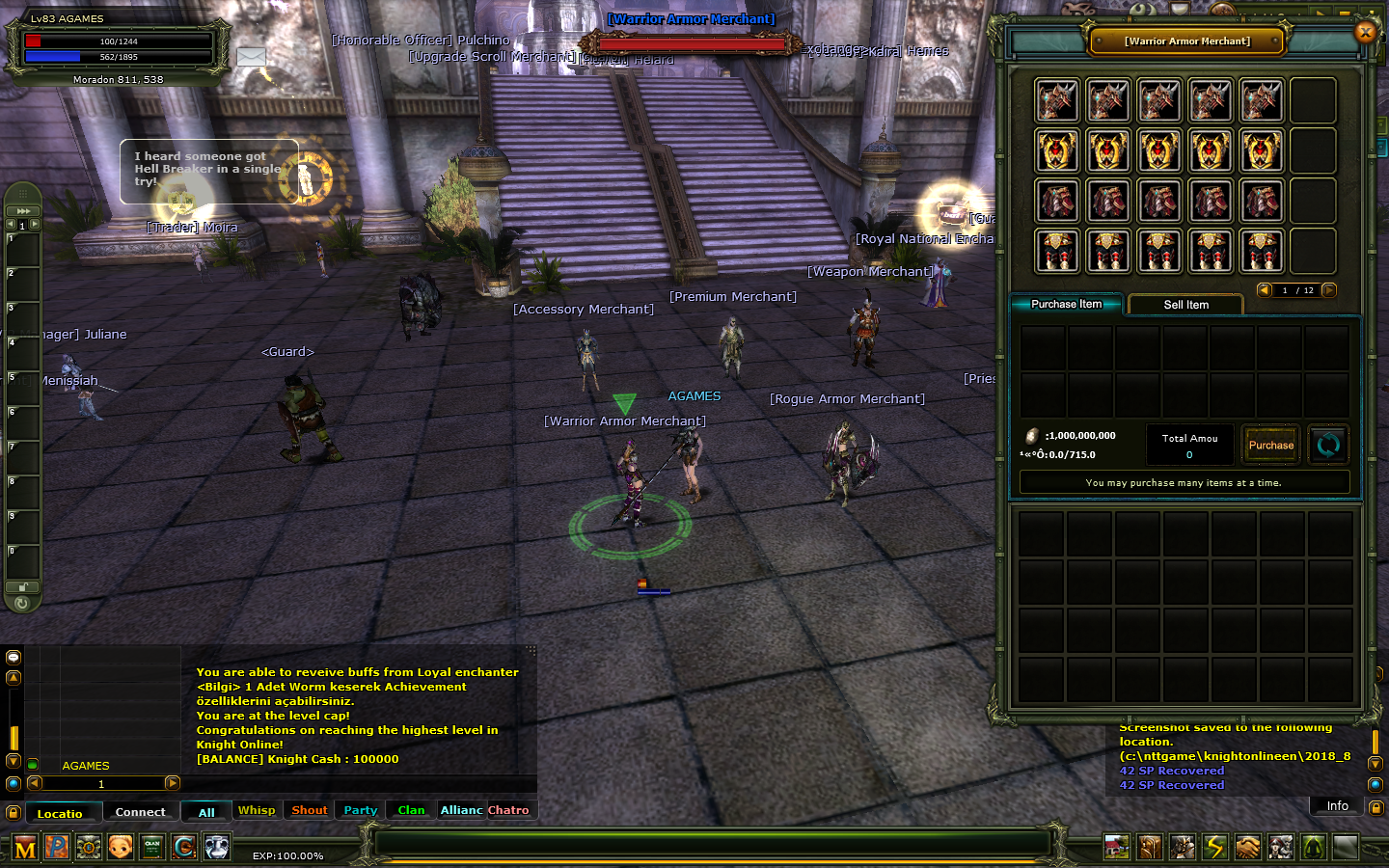Open the Whisp chat tab

[x=257, y=810]
